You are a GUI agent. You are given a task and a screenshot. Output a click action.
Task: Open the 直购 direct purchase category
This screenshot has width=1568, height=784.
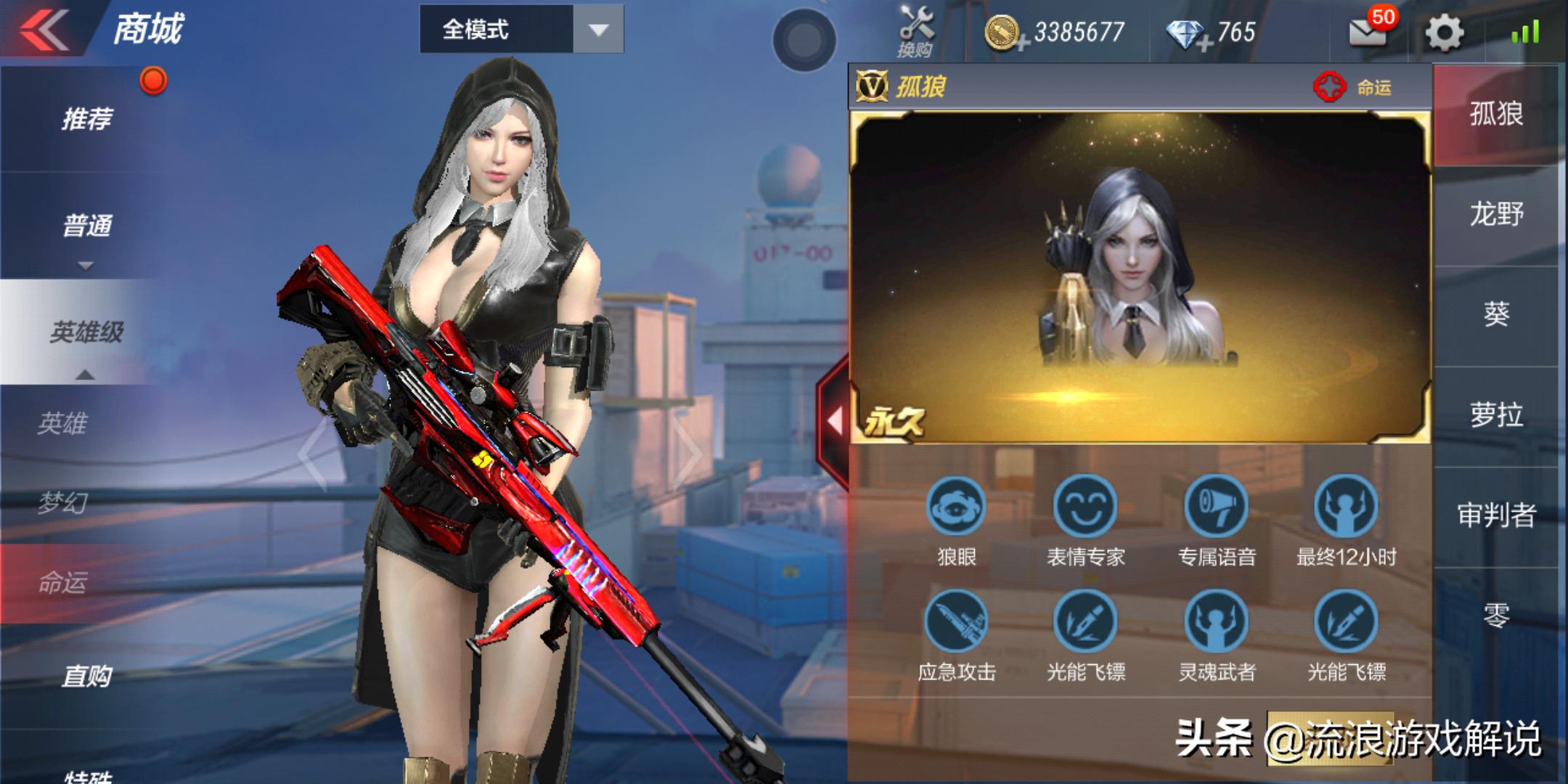87,677
